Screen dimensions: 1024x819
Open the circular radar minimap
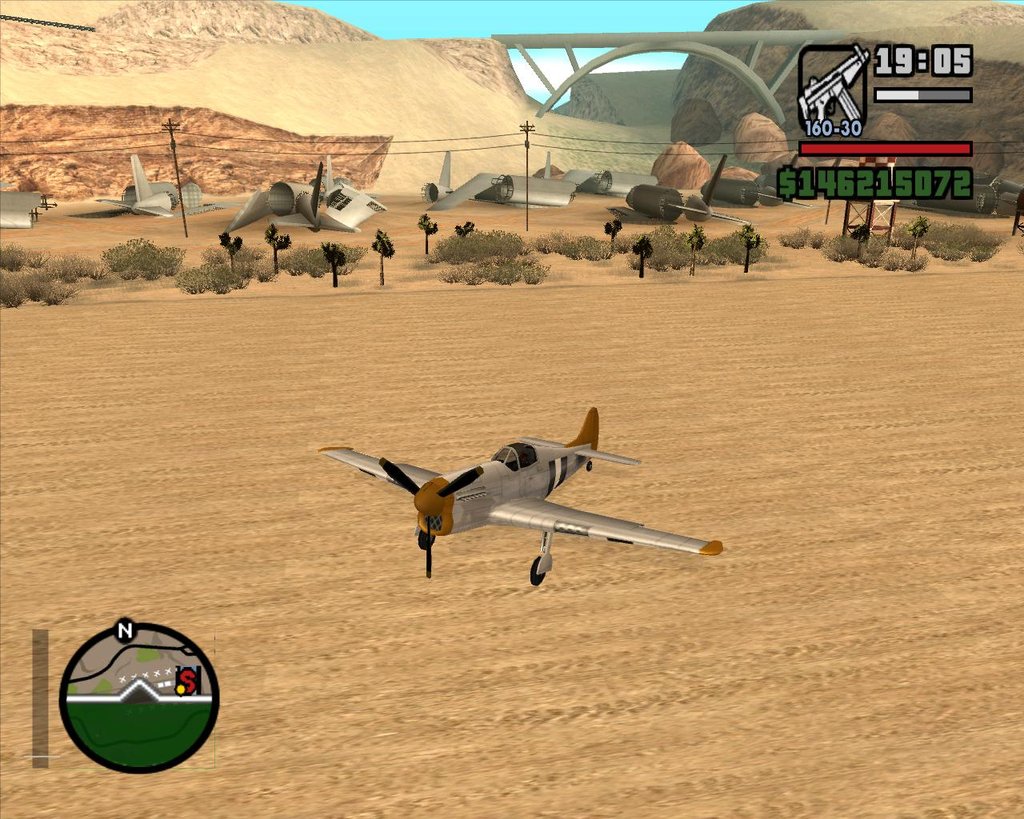point(138,698)
